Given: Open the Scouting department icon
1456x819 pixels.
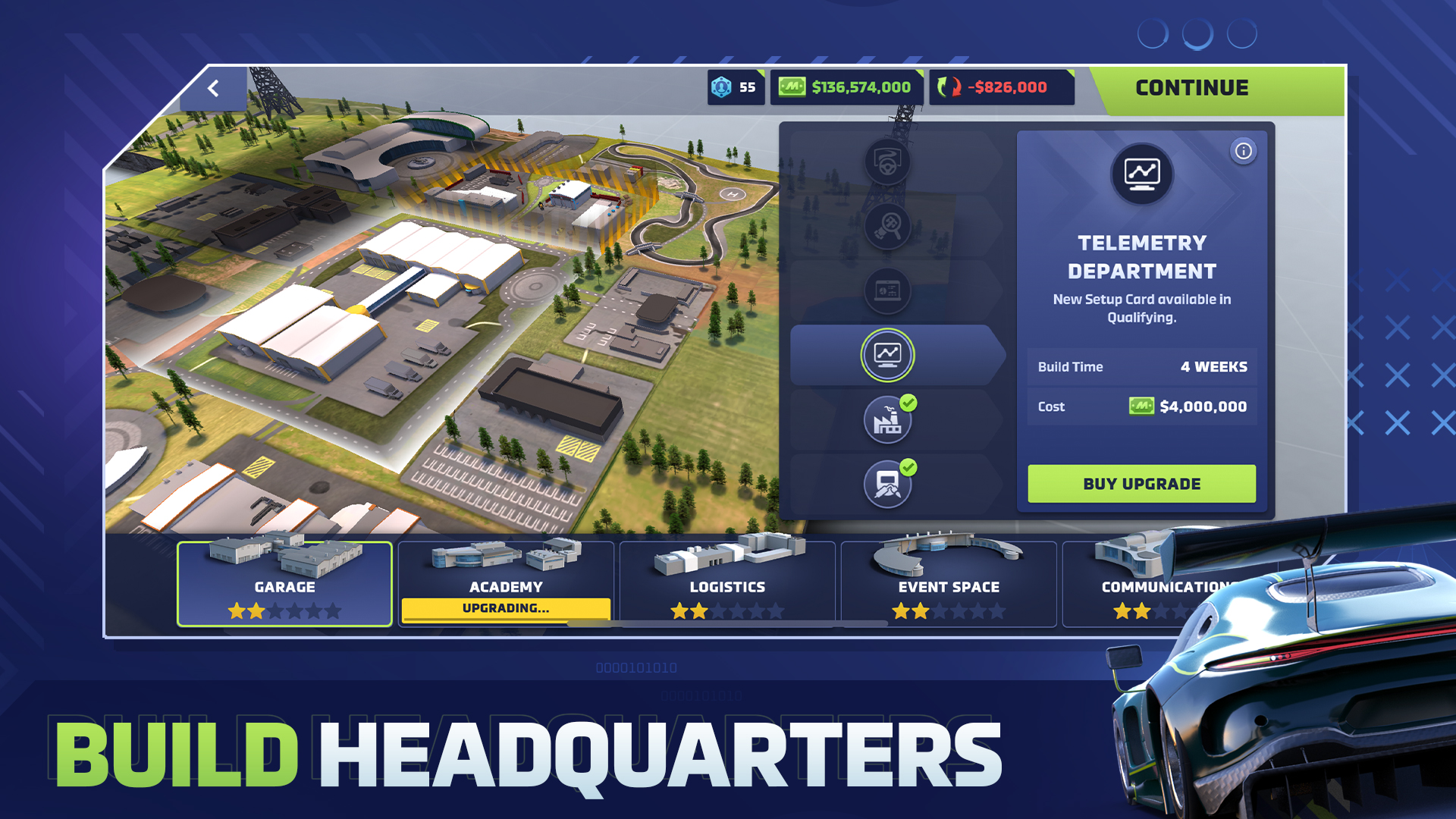Looking at the screenshot, I should tap(887, 226).
